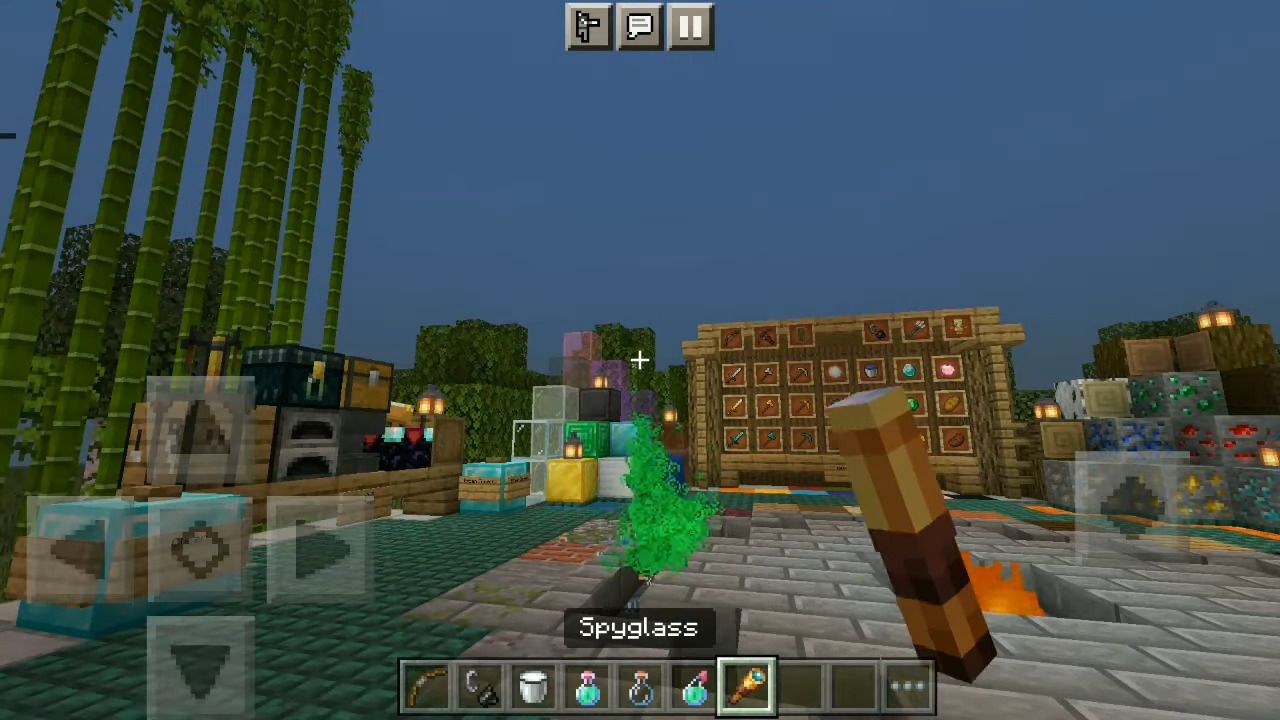Open the emote wheel at the top
The image size is (1280, 720).
tap(588, 27)
